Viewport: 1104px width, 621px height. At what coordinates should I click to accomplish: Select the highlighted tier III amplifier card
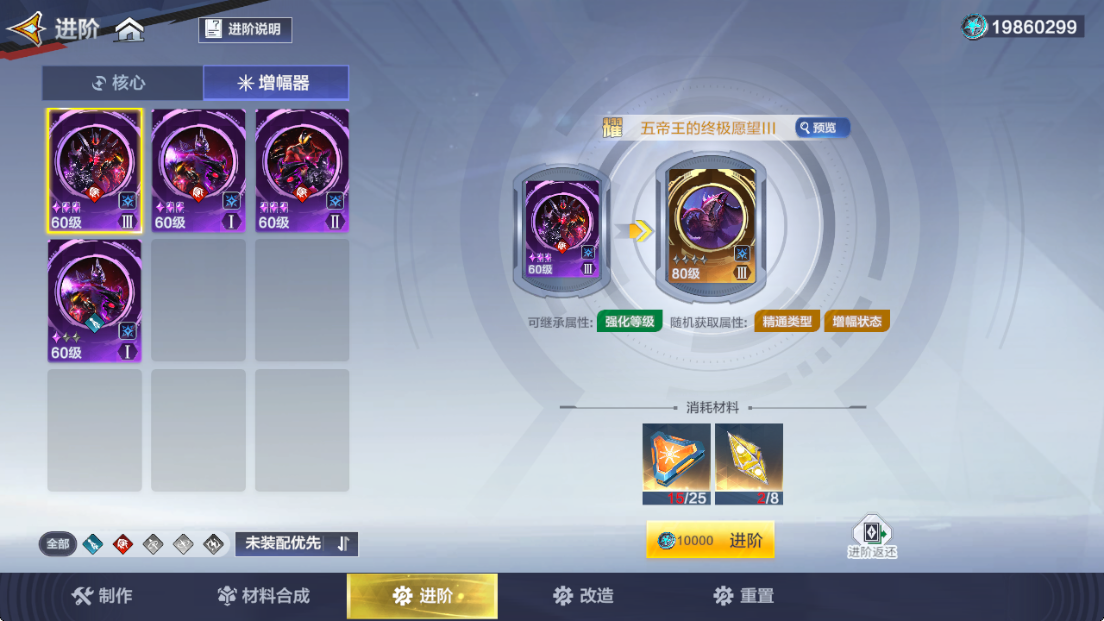tap(95, 170)
